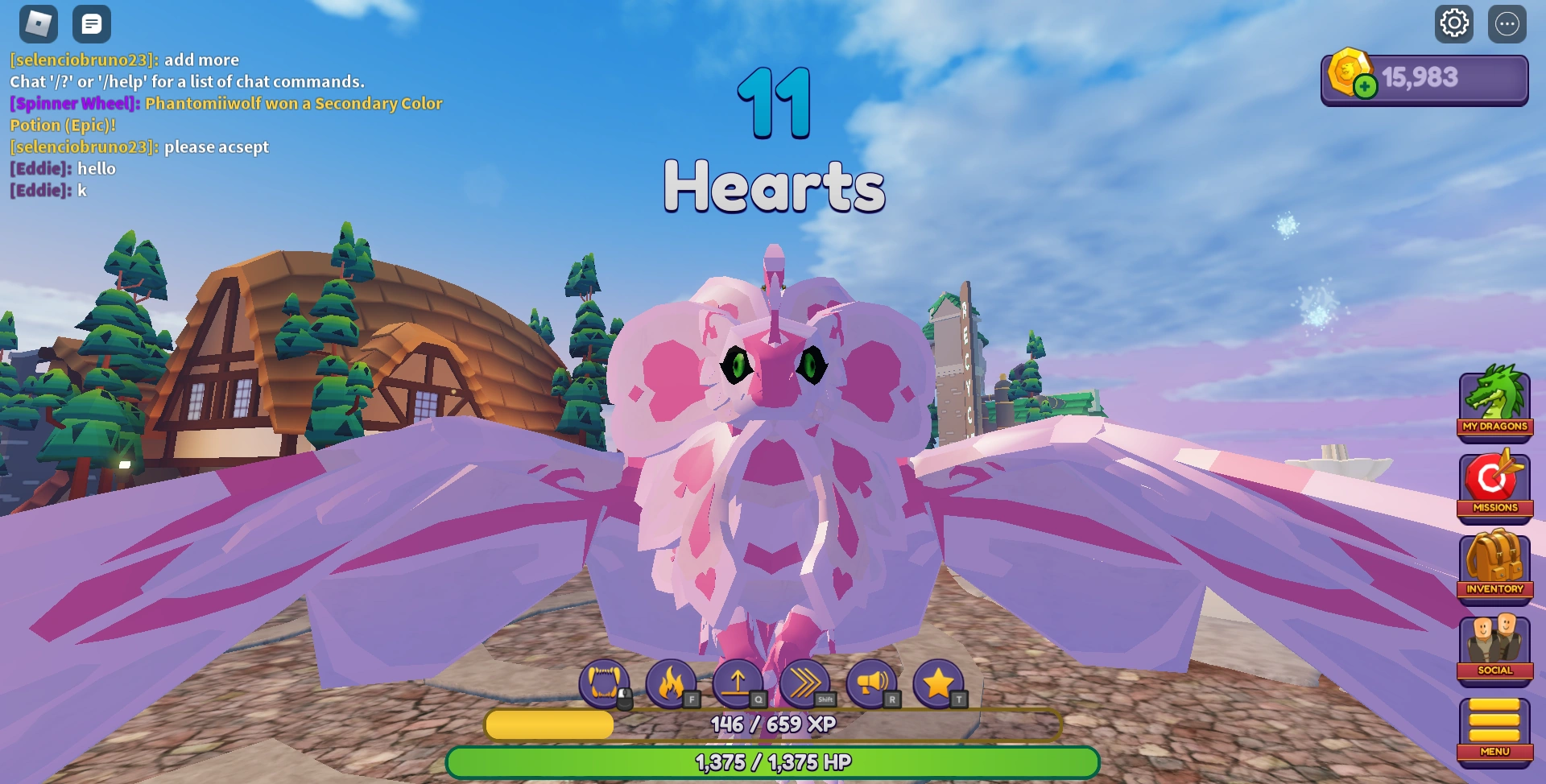This screenshot has height=784, width=1546.
Task: Click the green 1,375 HP bar
Action: click(x=773, y=760)
